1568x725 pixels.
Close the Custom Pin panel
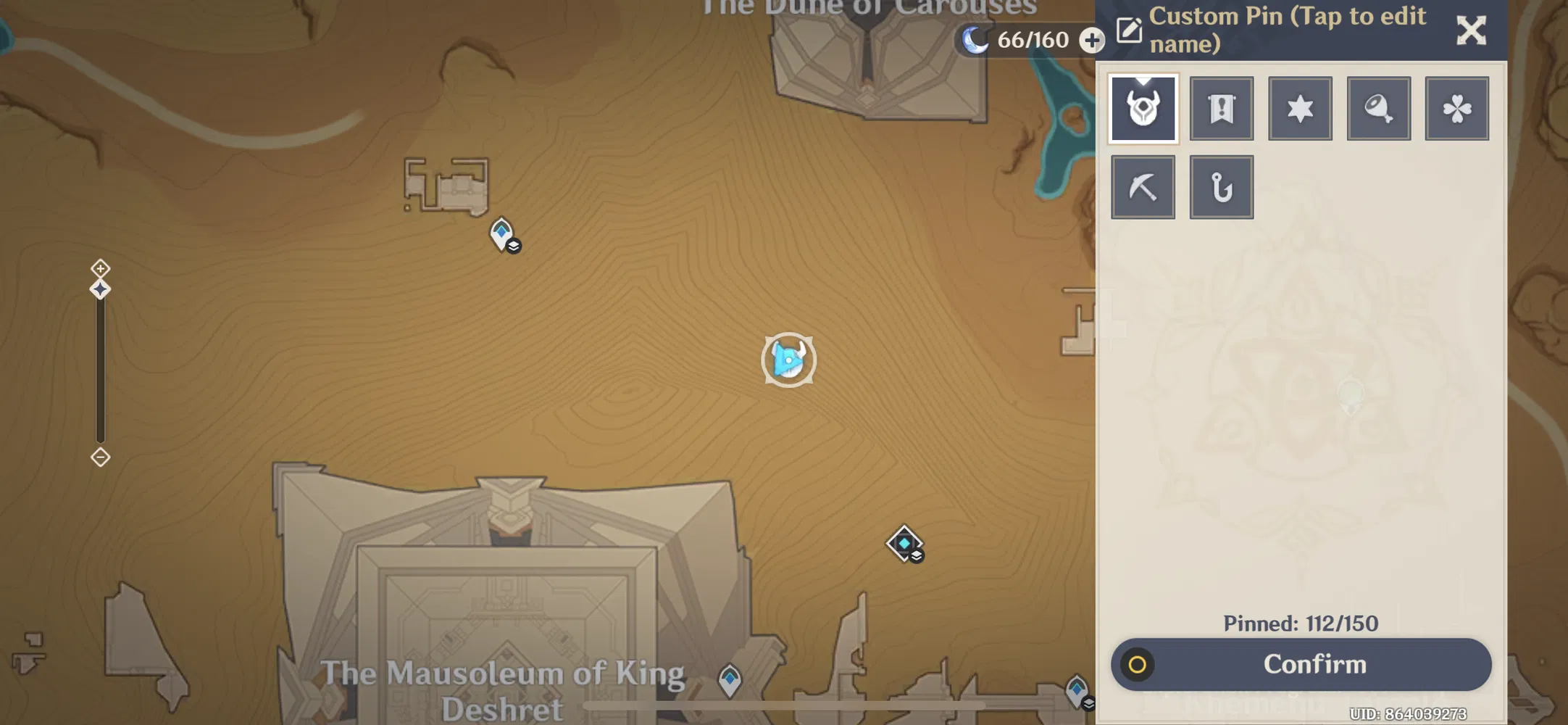1472,30
